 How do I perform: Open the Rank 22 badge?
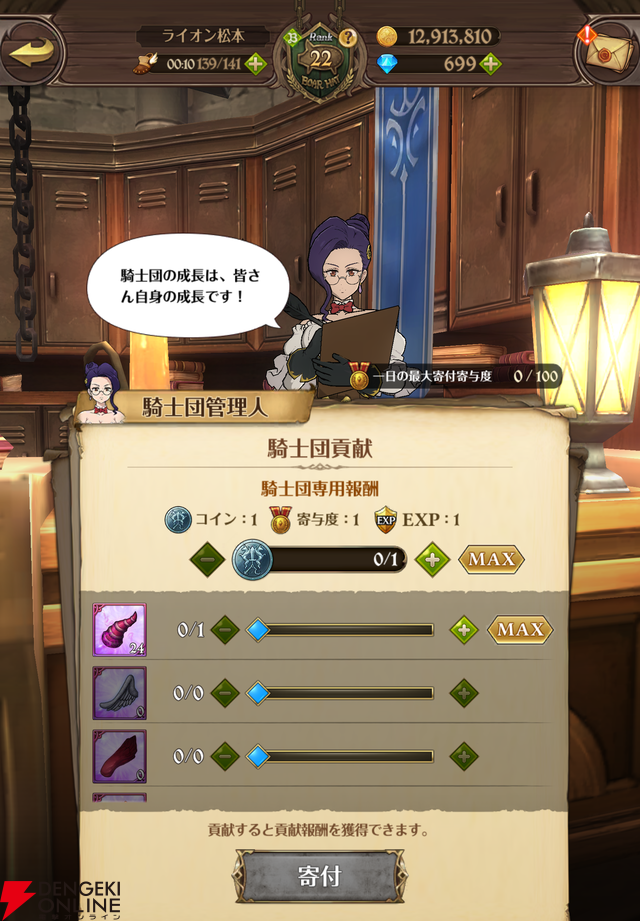[x=320, y=58]
